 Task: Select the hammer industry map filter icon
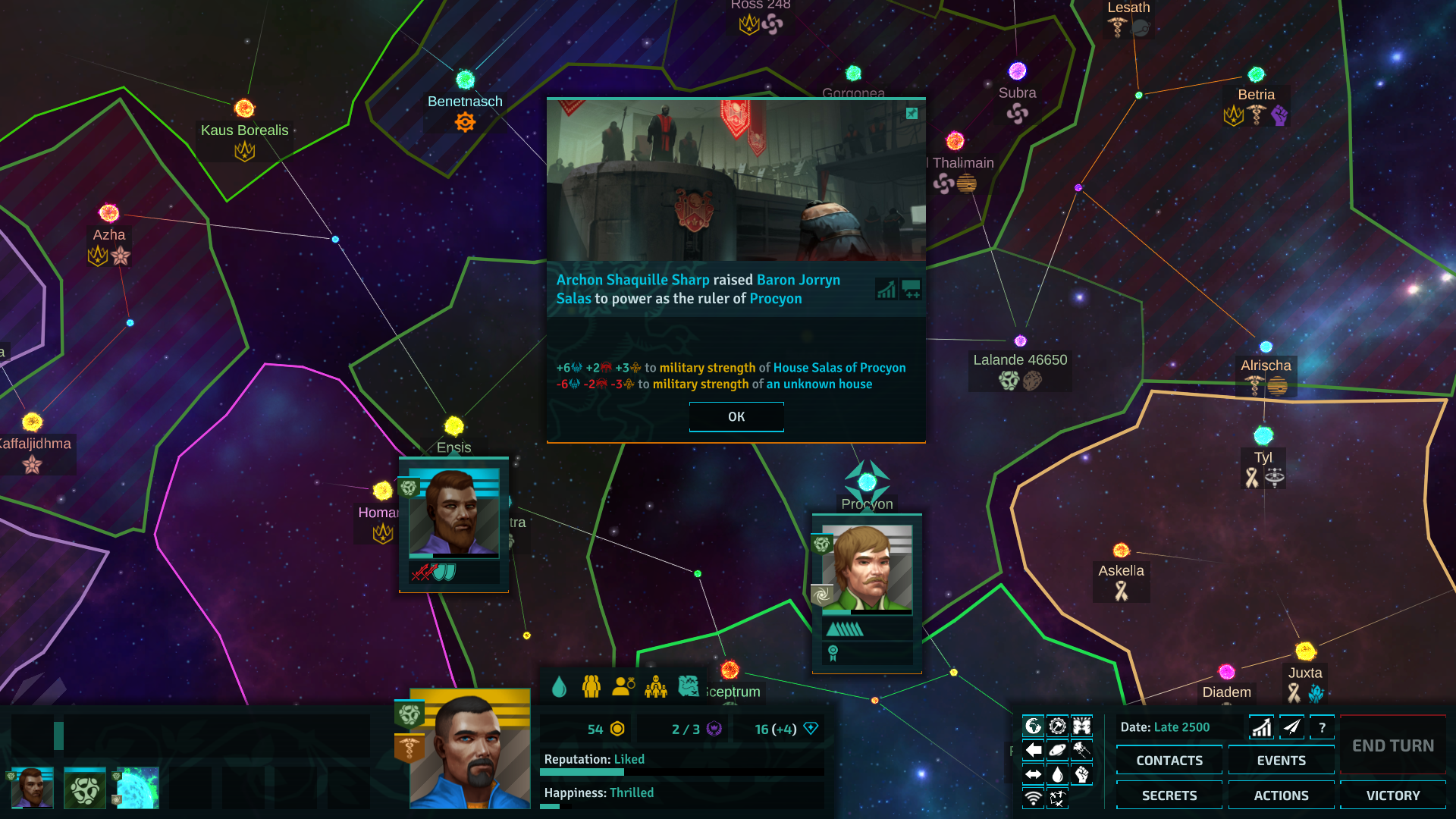coord(1058,724)
